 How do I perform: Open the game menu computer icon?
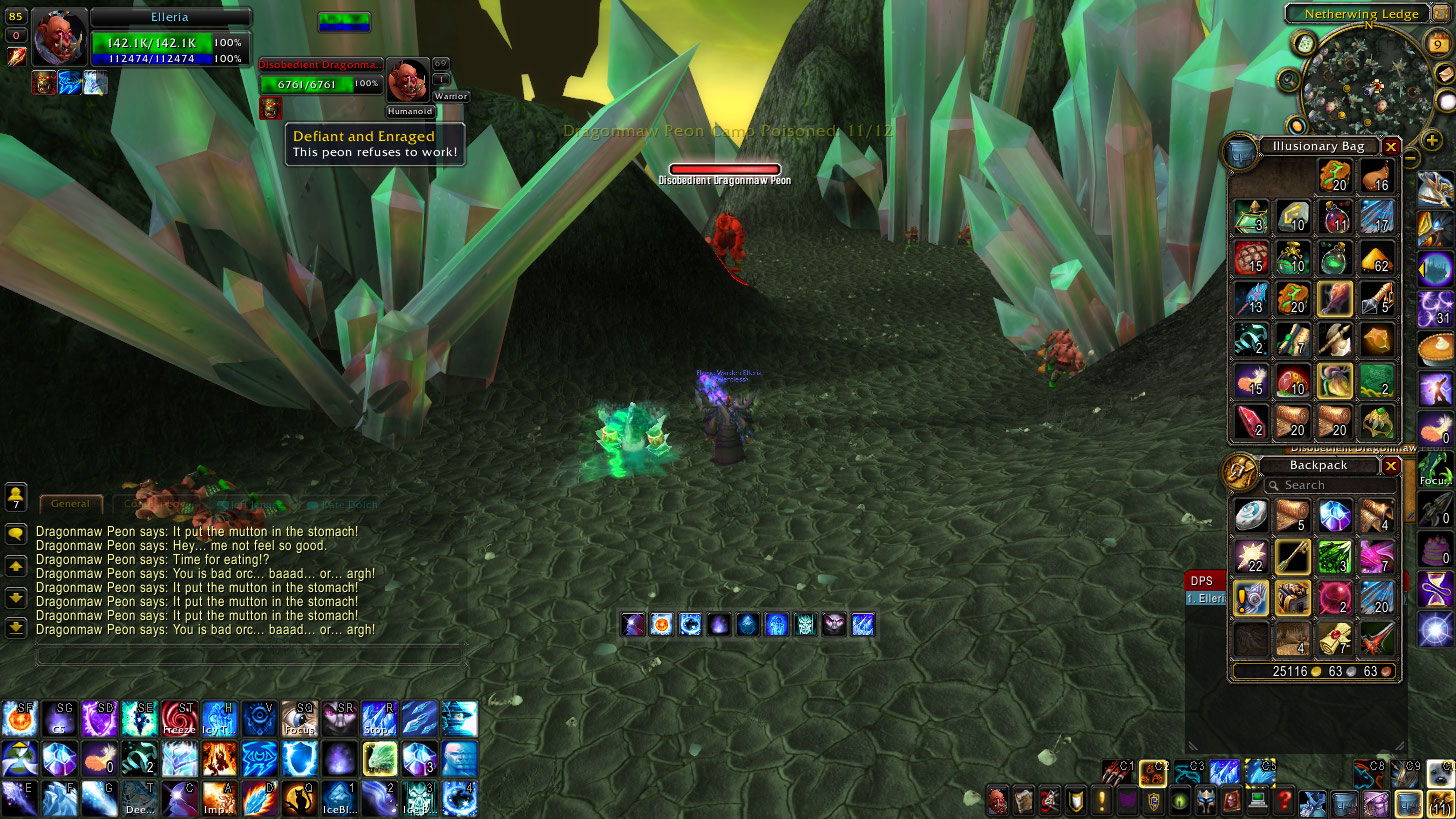click(x=1258, y=800)
